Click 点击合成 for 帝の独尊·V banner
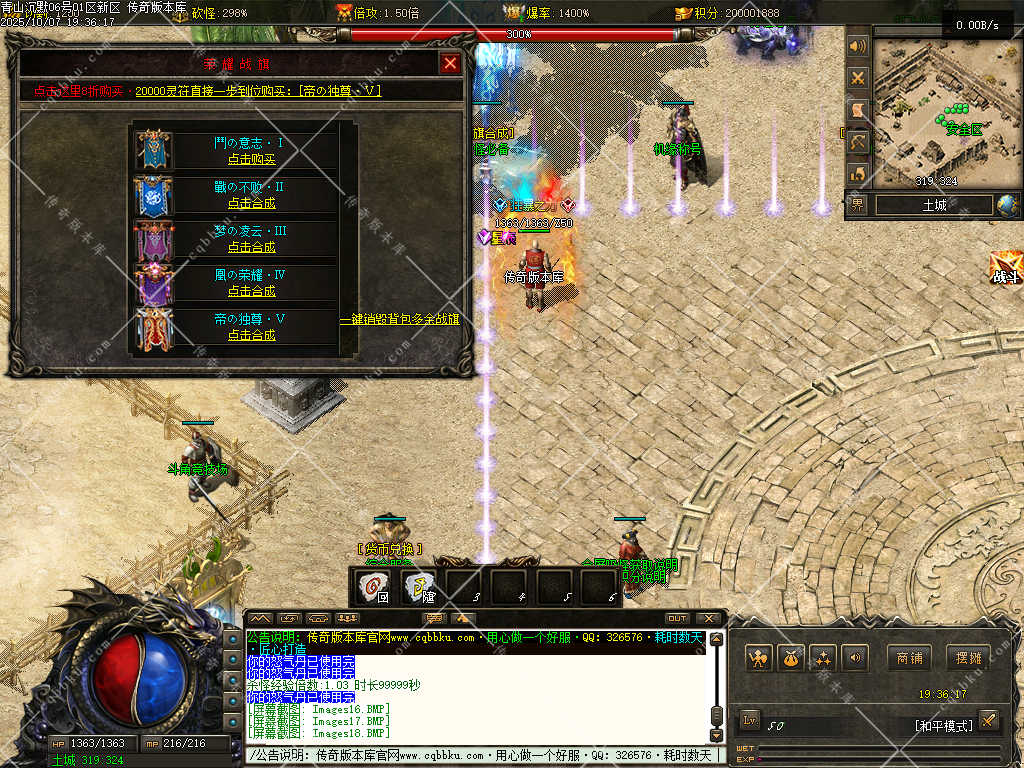 coord(251,335)
